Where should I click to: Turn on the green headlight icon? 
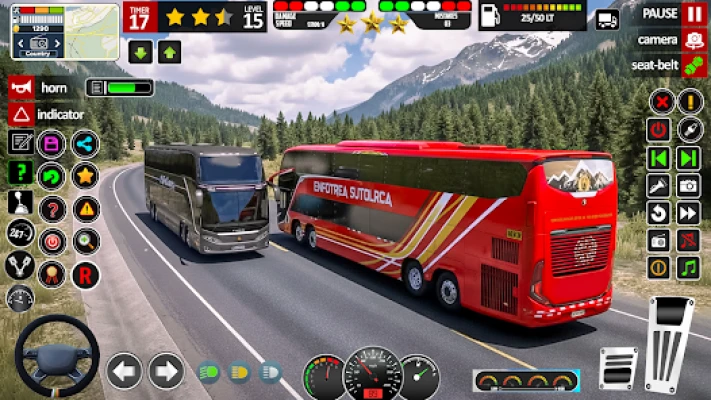pyautogui.click(x=209, y=372)
